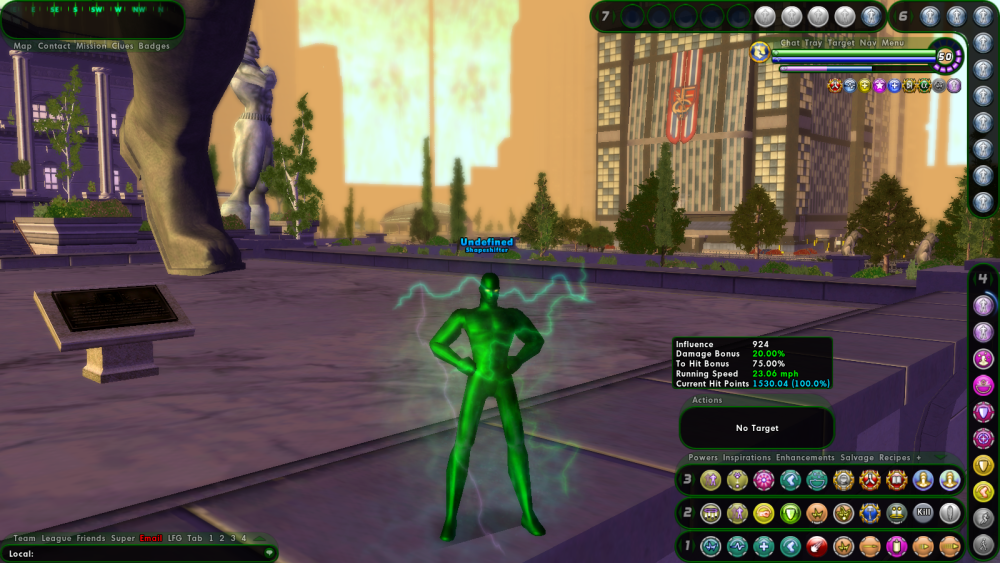Toggle the Tray window

815,43
